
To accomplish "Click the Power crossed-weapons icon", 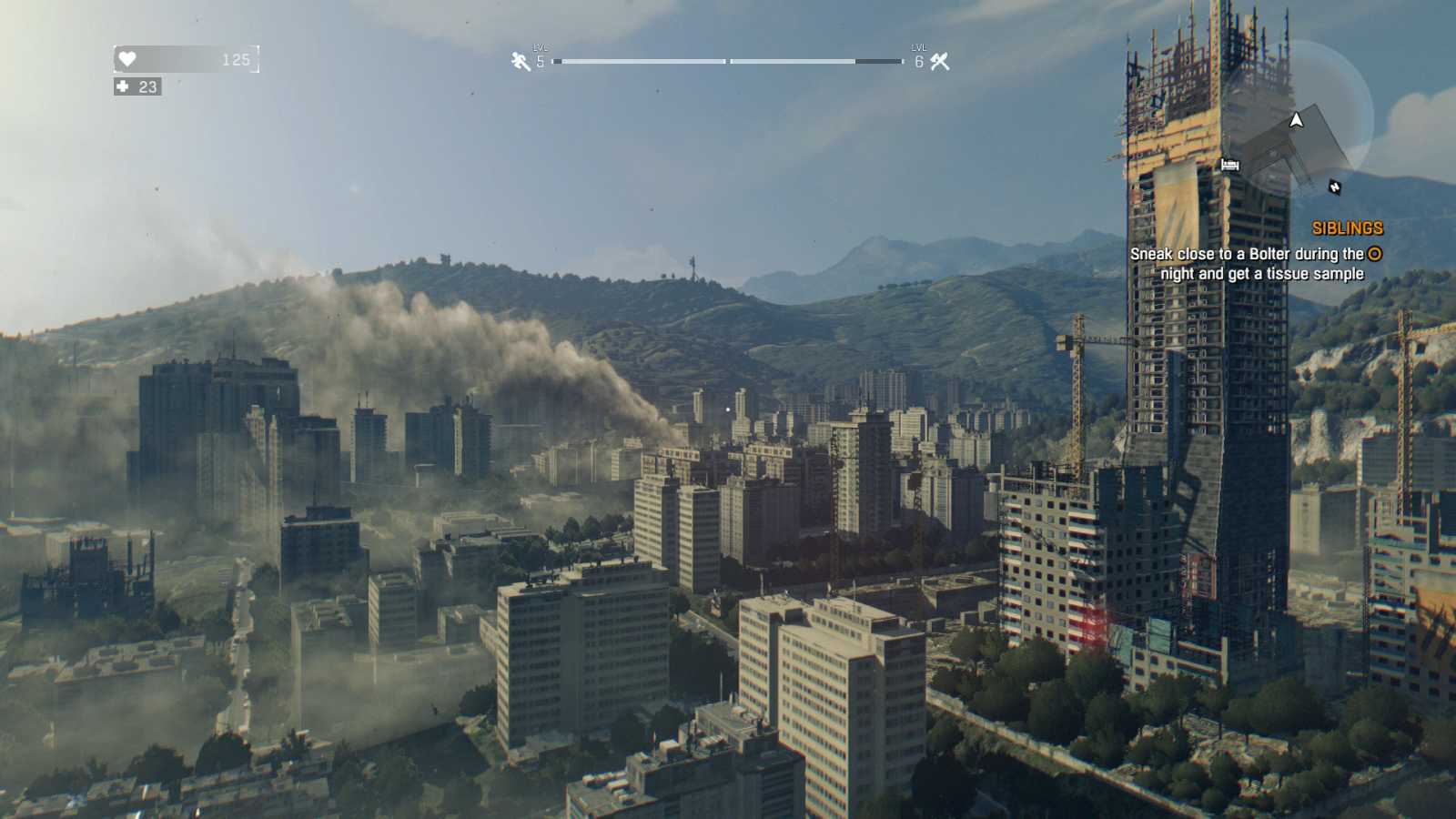I will 939,61.
